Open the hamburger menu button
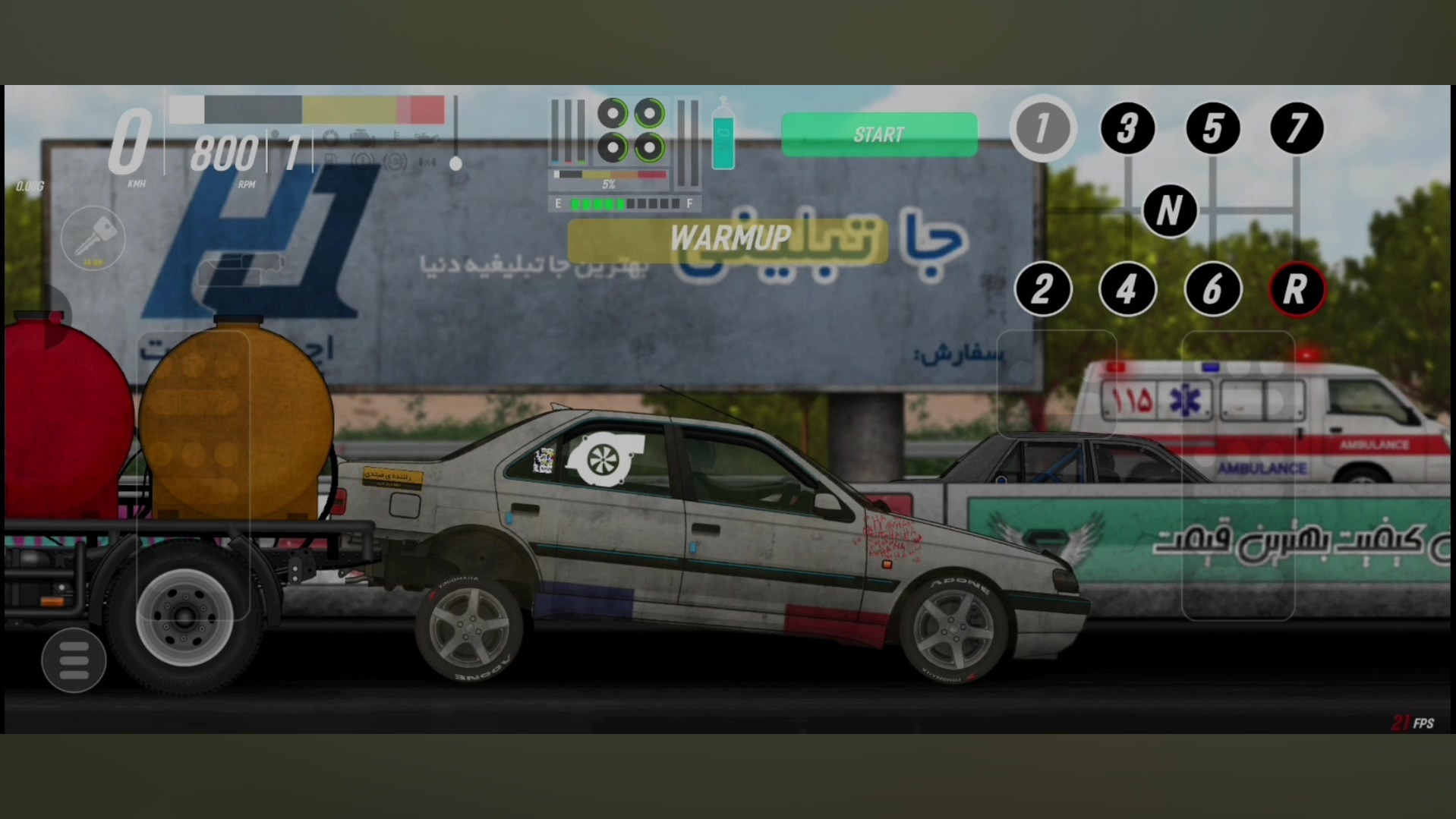Image resolution: width=1456 pixels, height=819 pixels. 74,660
